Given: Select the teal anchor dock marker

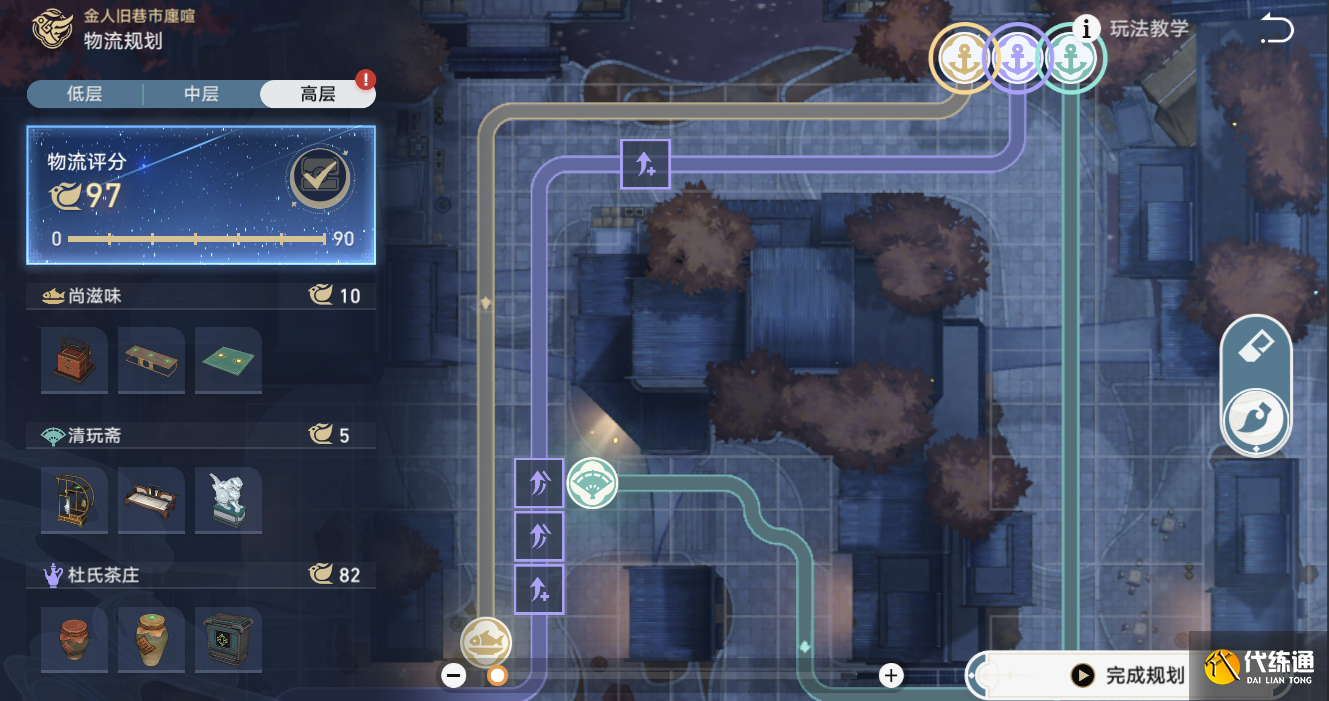Looking at the screenshot, I should click(x=1072, y=60).
